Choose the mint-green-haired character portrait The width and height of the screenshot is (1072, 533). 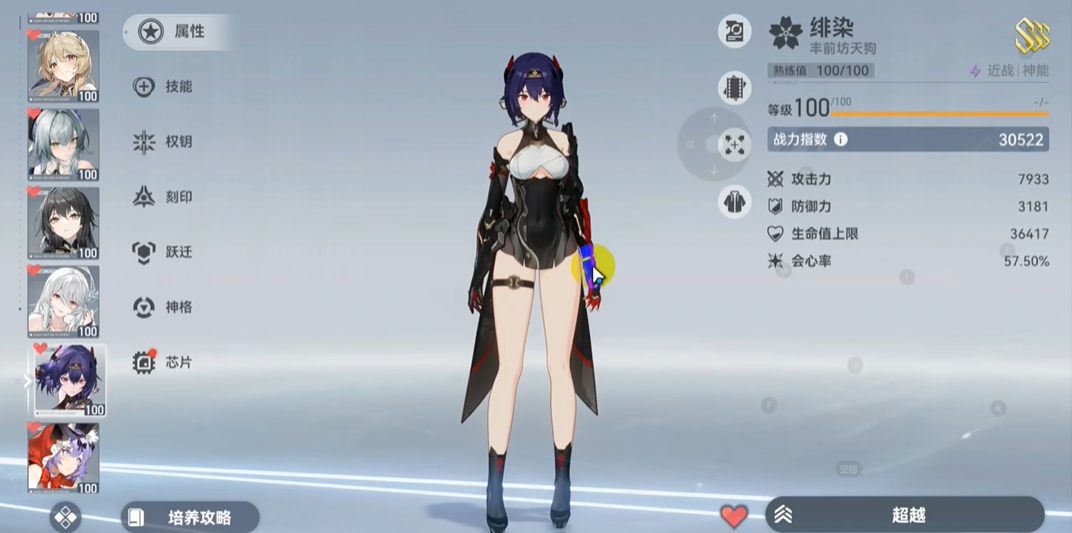pos(64,145)
